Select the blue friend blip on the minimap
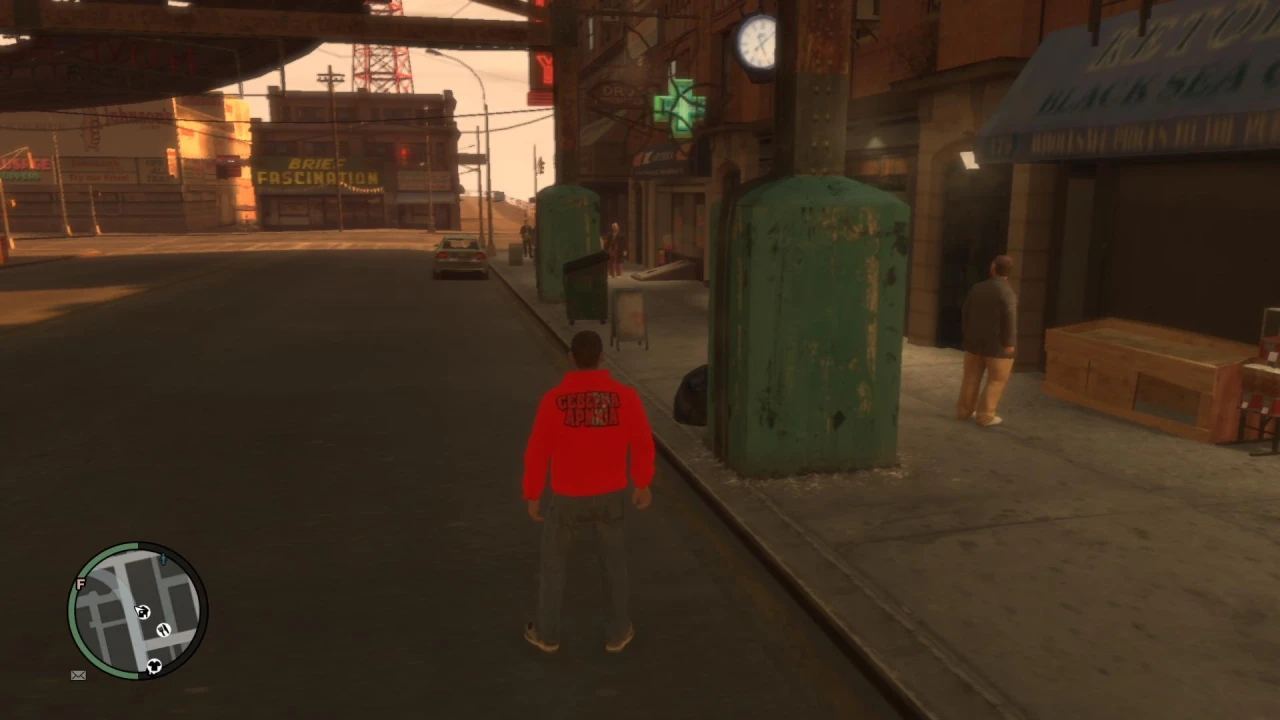The image size is (1280, 720). tap(163, 560)
